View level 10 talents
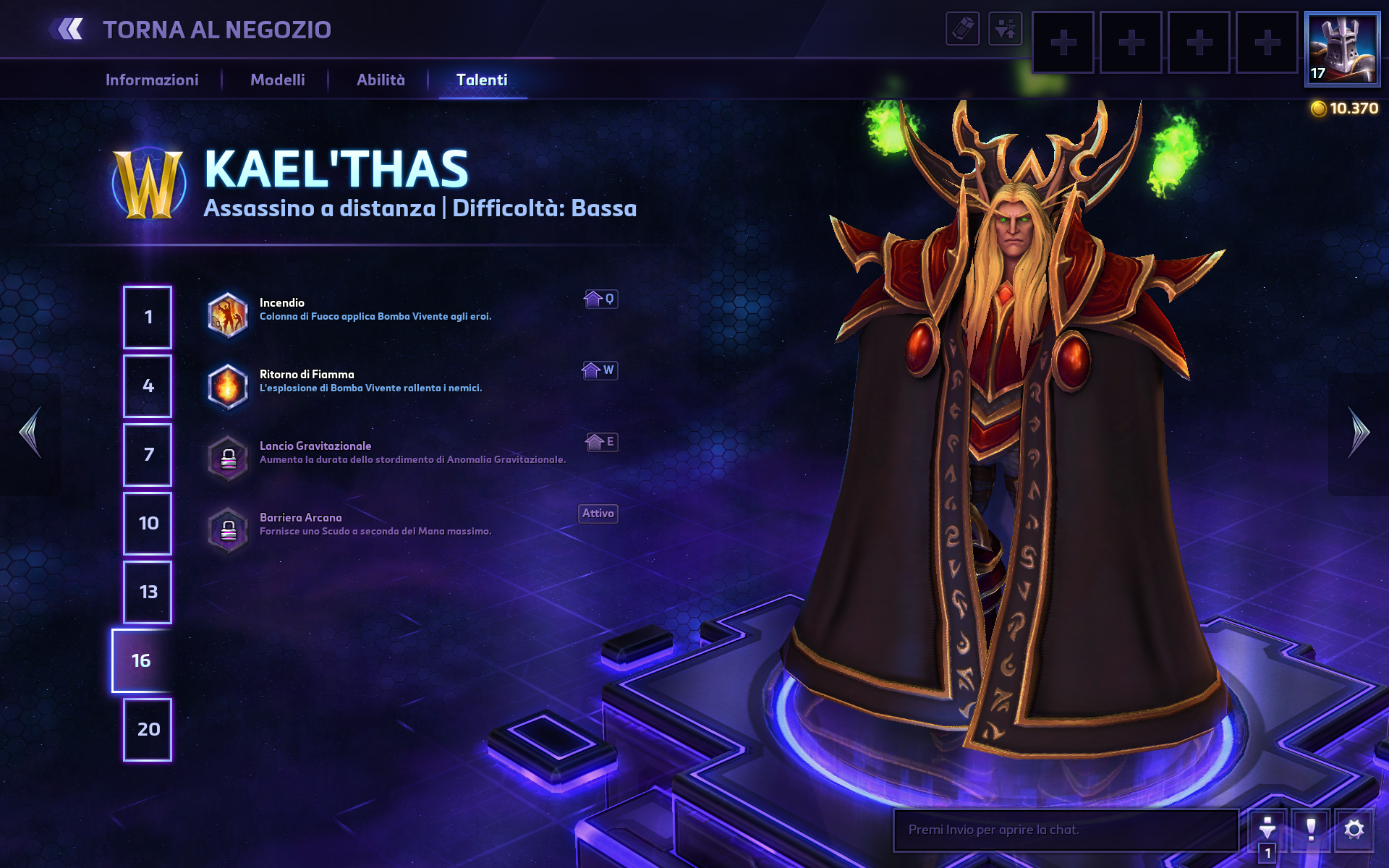Image resolution: width=1389 pixels, height=868 pixels. pyautogui.click(x=148, y=523)
